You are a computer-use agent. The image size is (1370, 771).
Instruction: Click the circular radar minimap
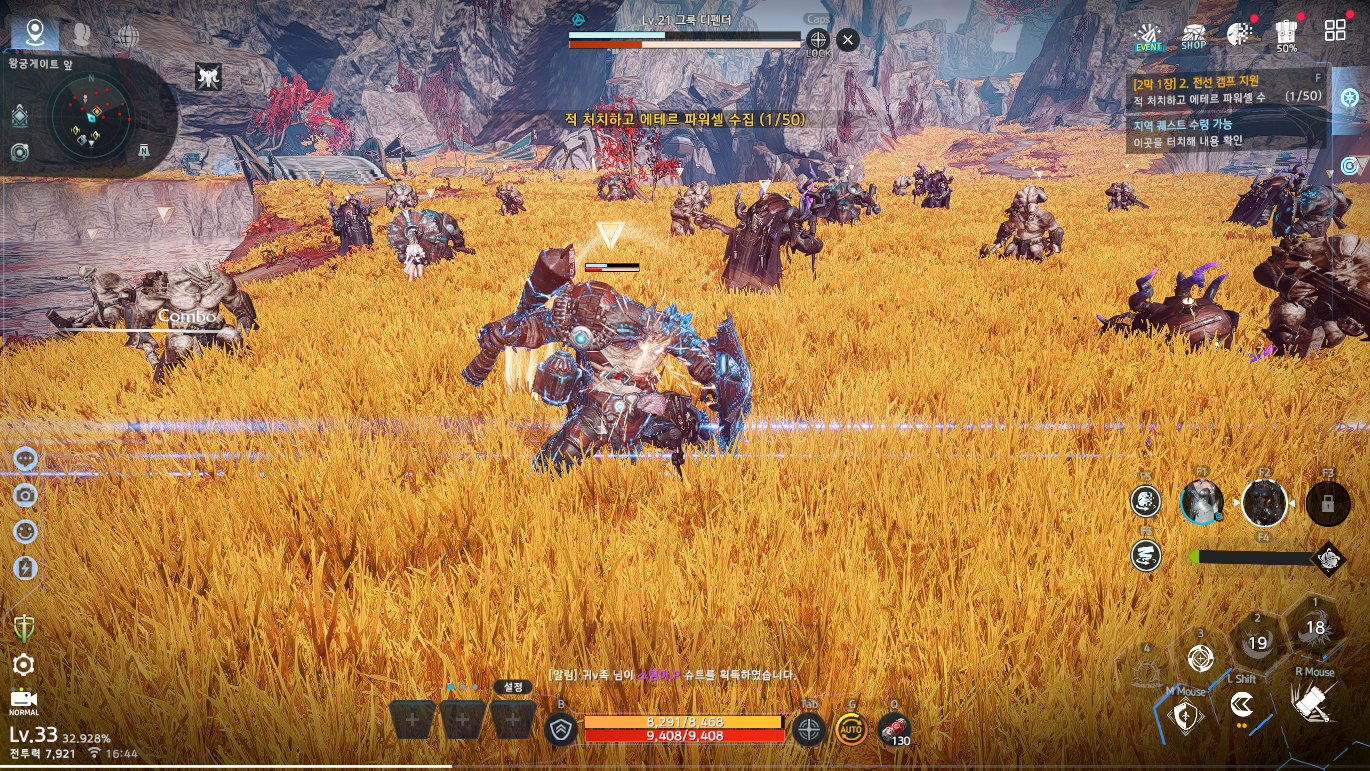tap(91, 117)
